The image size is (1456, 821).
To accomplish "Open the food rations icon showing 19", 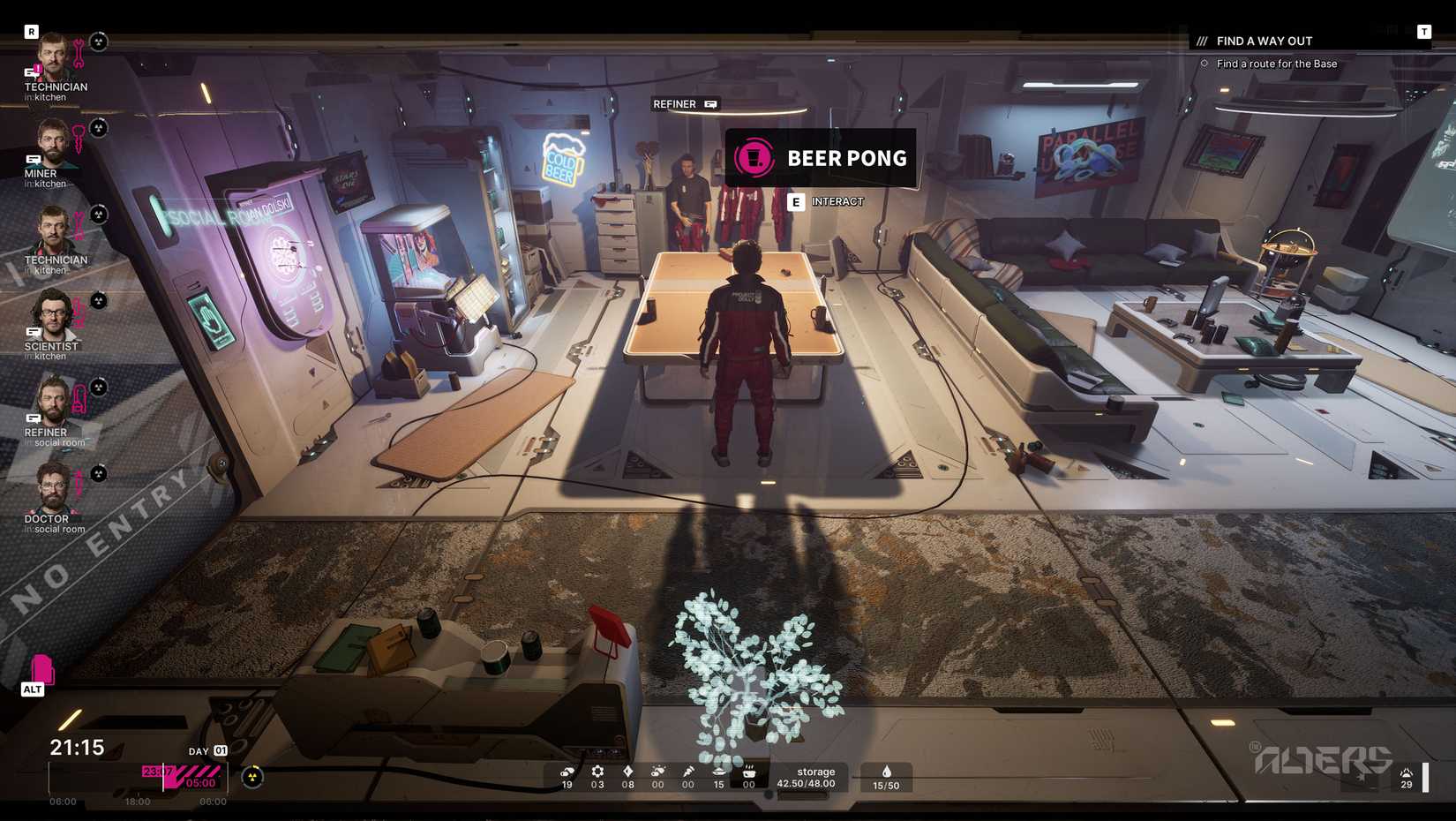I will pos(567,773).
